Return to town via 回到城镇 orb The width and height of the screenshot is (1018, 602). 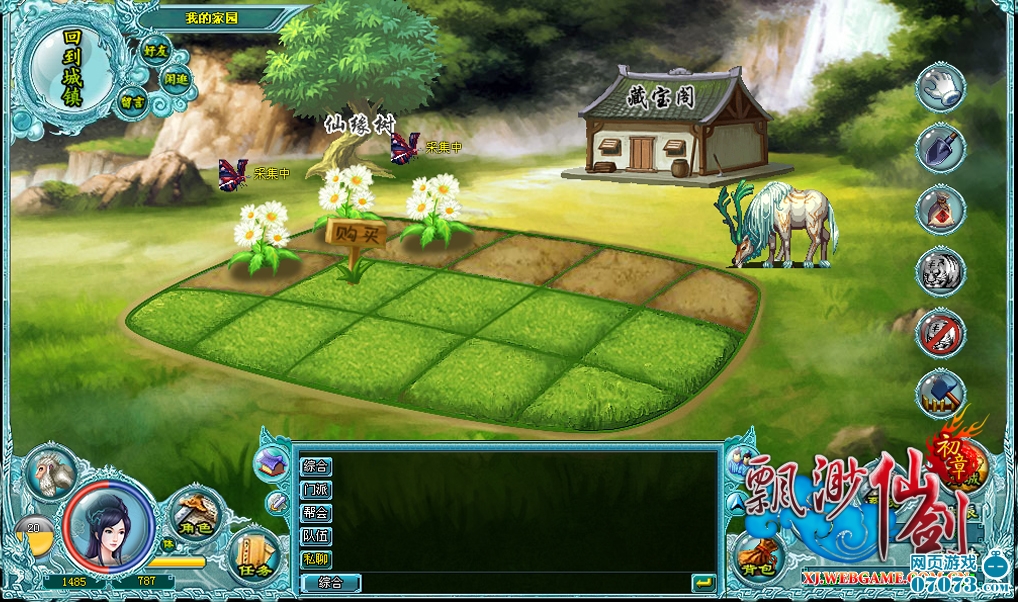click(x=70, y=70)
